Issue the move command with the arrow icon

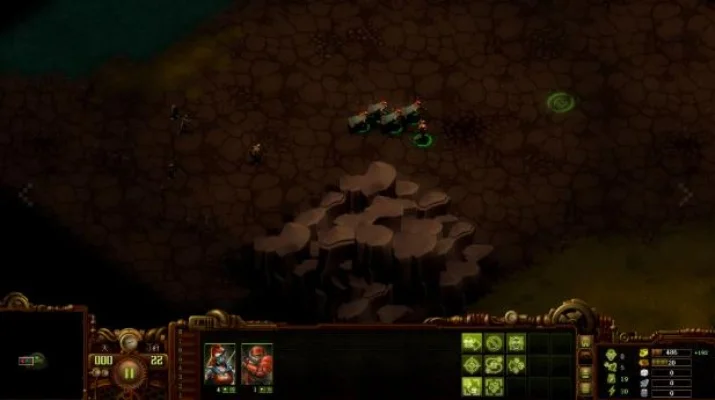[x=472, y=343]
